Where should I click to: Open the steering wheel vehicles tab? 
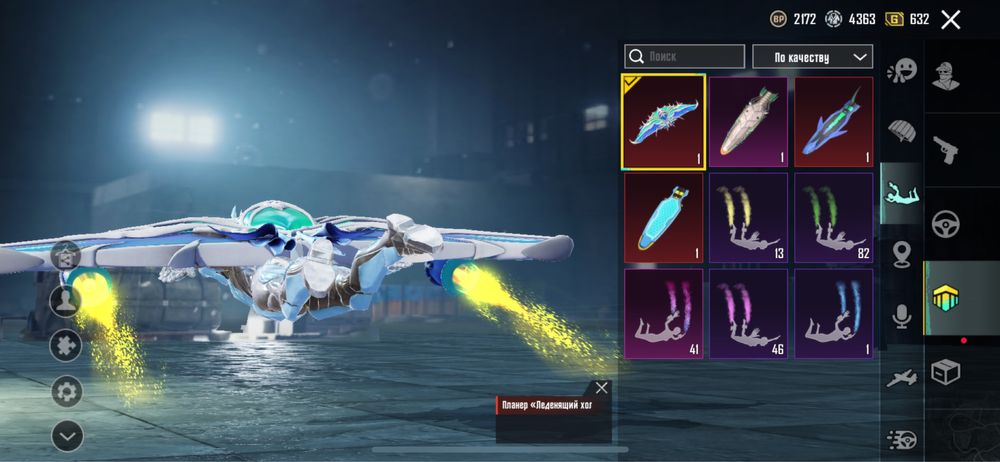pyautogui.click(x=945, y=223)
